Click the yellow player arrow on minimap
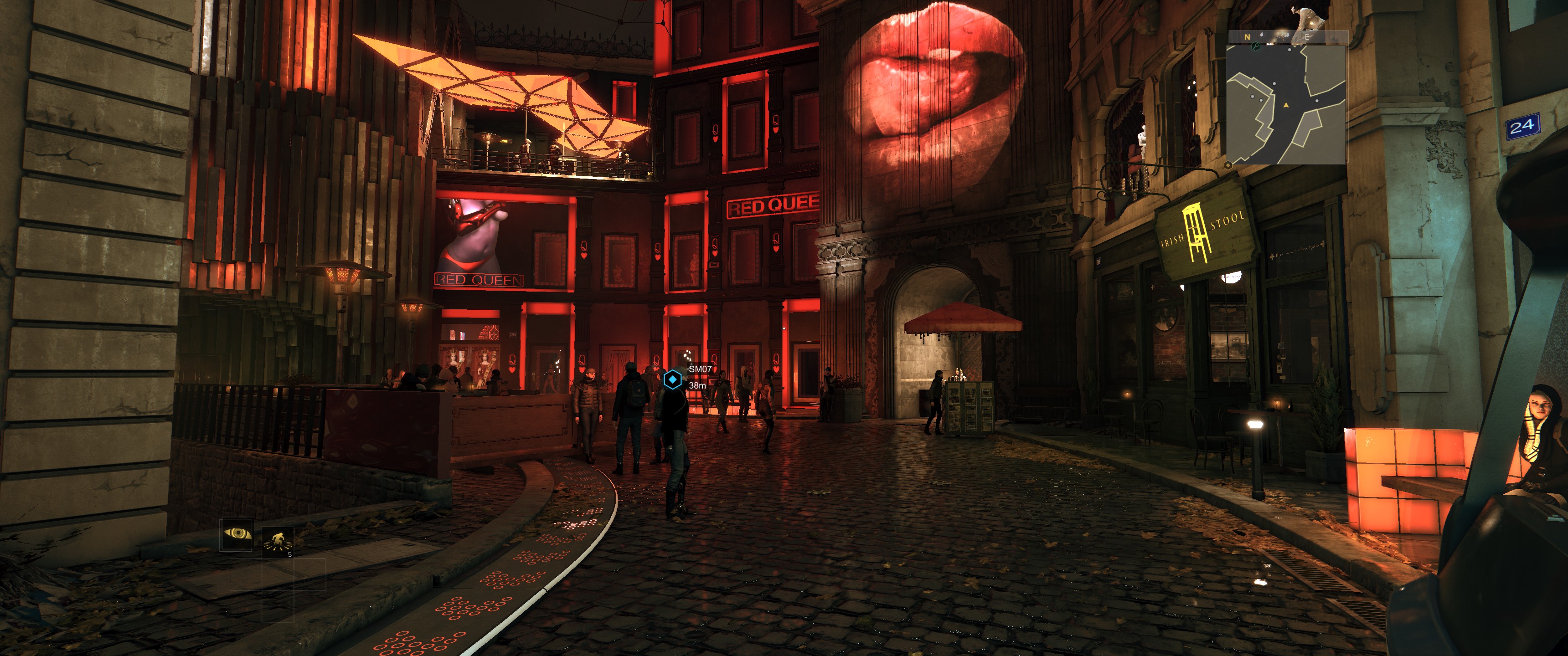This screenshot has height=656, width=1568. [1286, 105]
